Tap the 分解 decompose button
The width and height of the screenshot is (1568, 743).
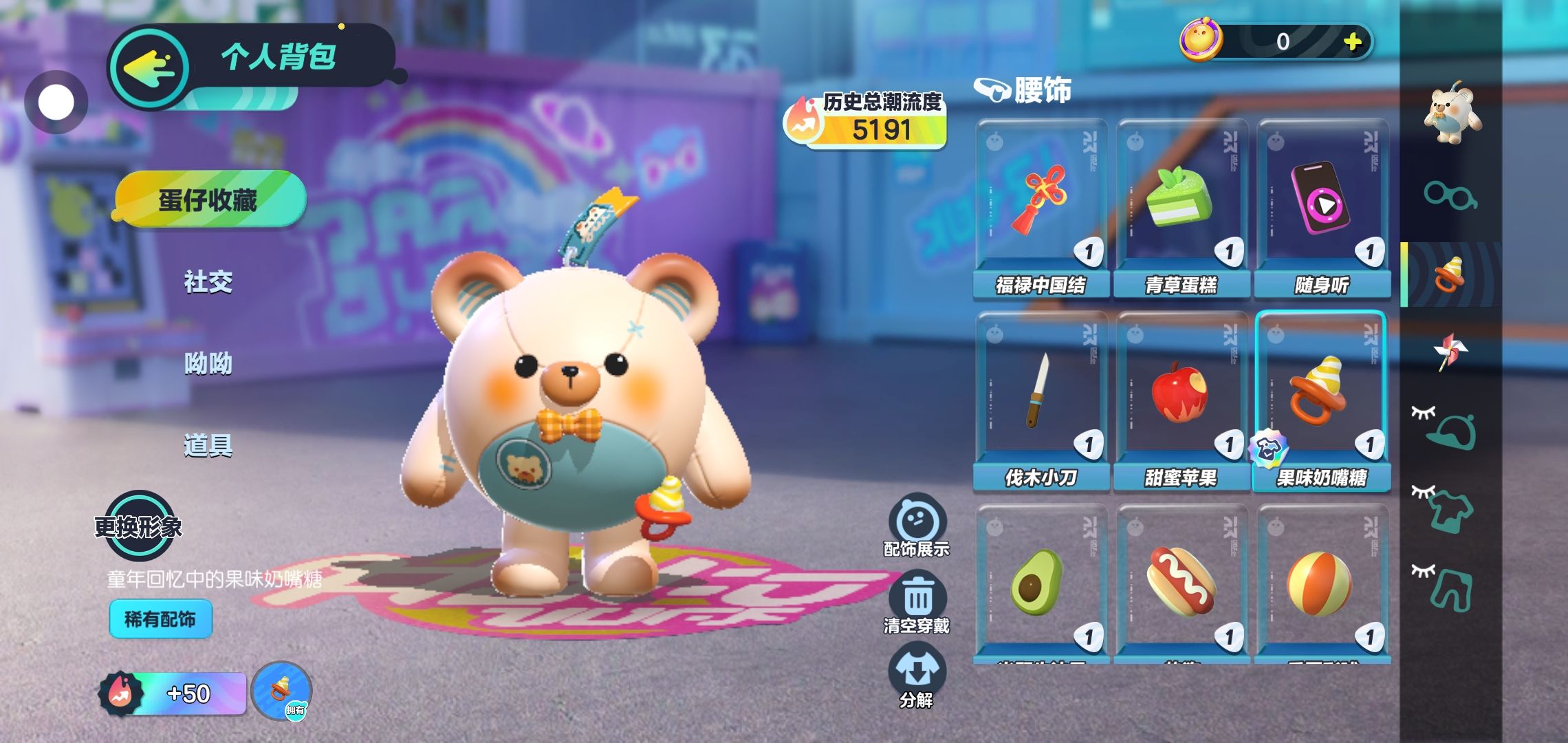point(917,676)
